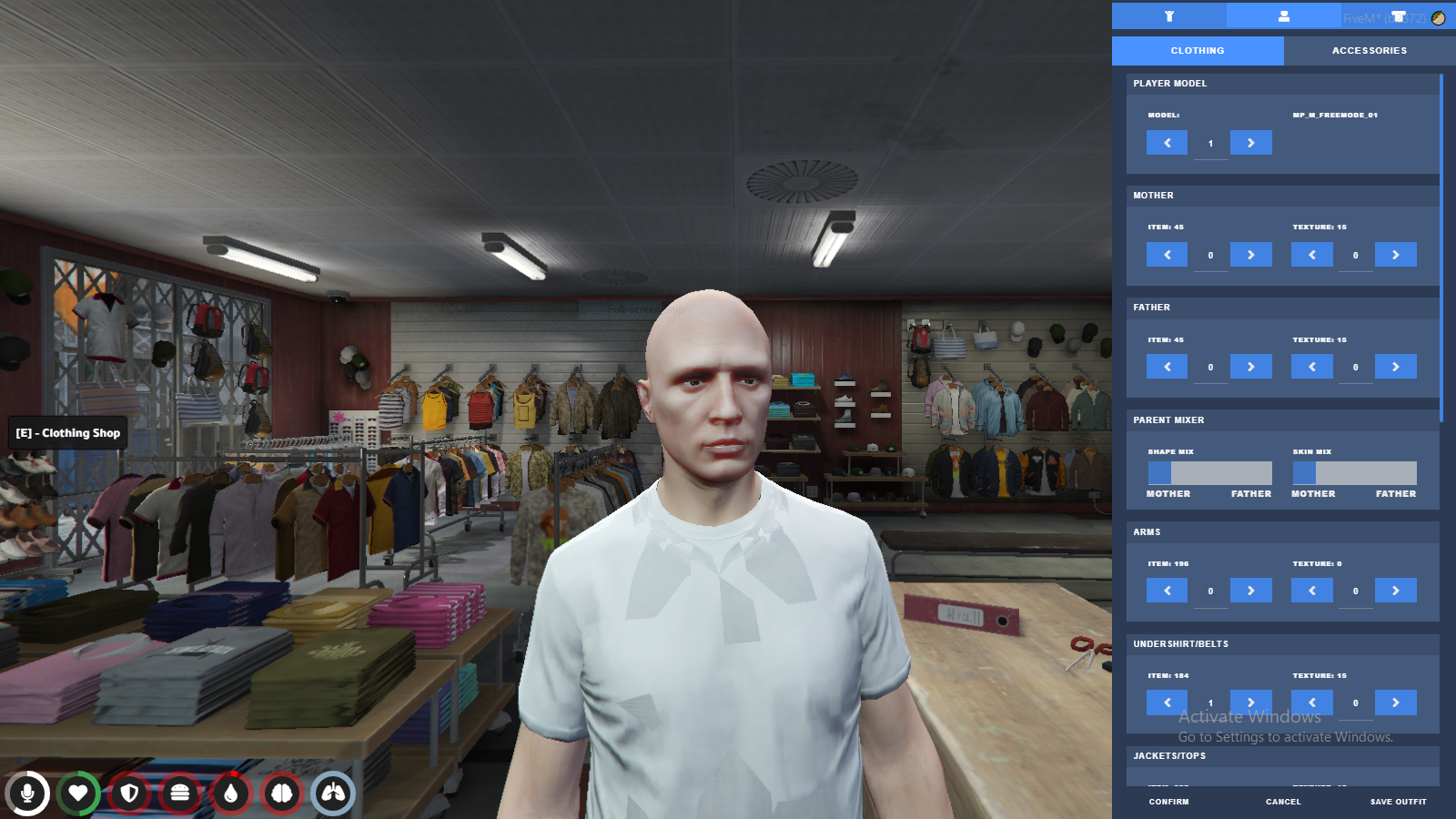Save outfit with Save Outfit button

pyautogui.click(x=1398, y=802)
